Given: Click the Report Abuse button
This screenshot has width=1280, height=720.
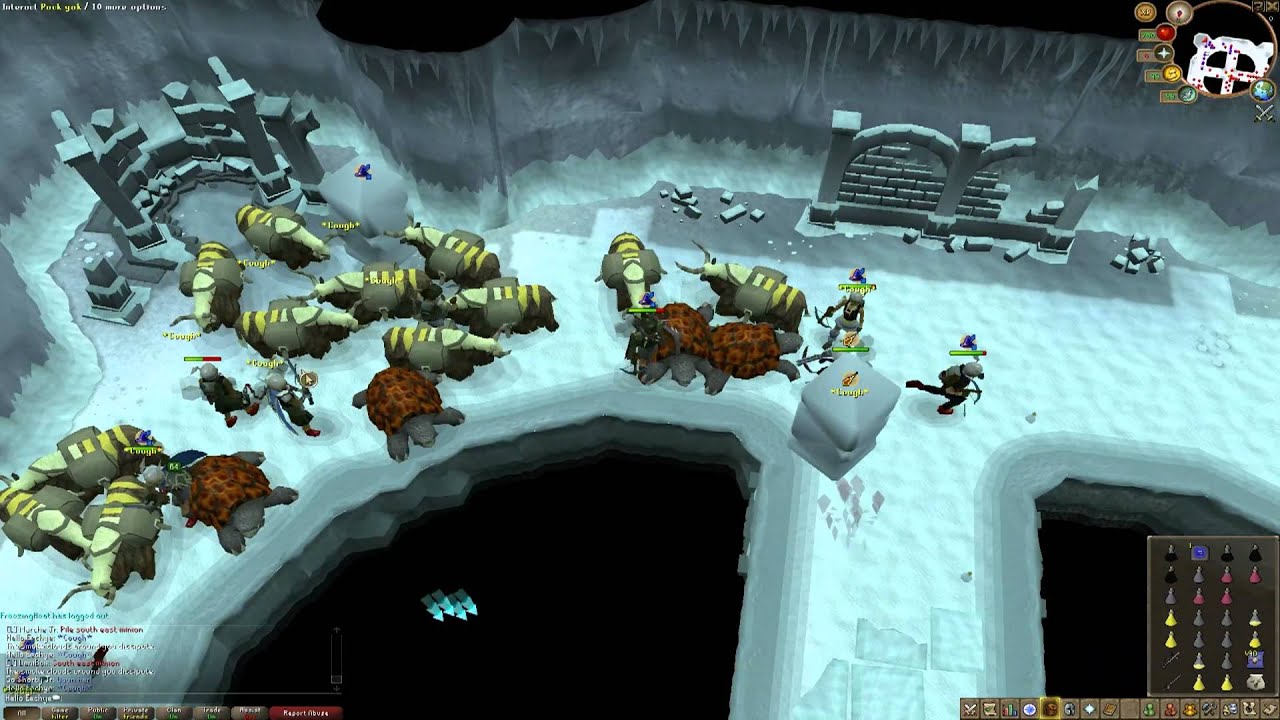Looking at the screenshot, I should coord(306,712).
